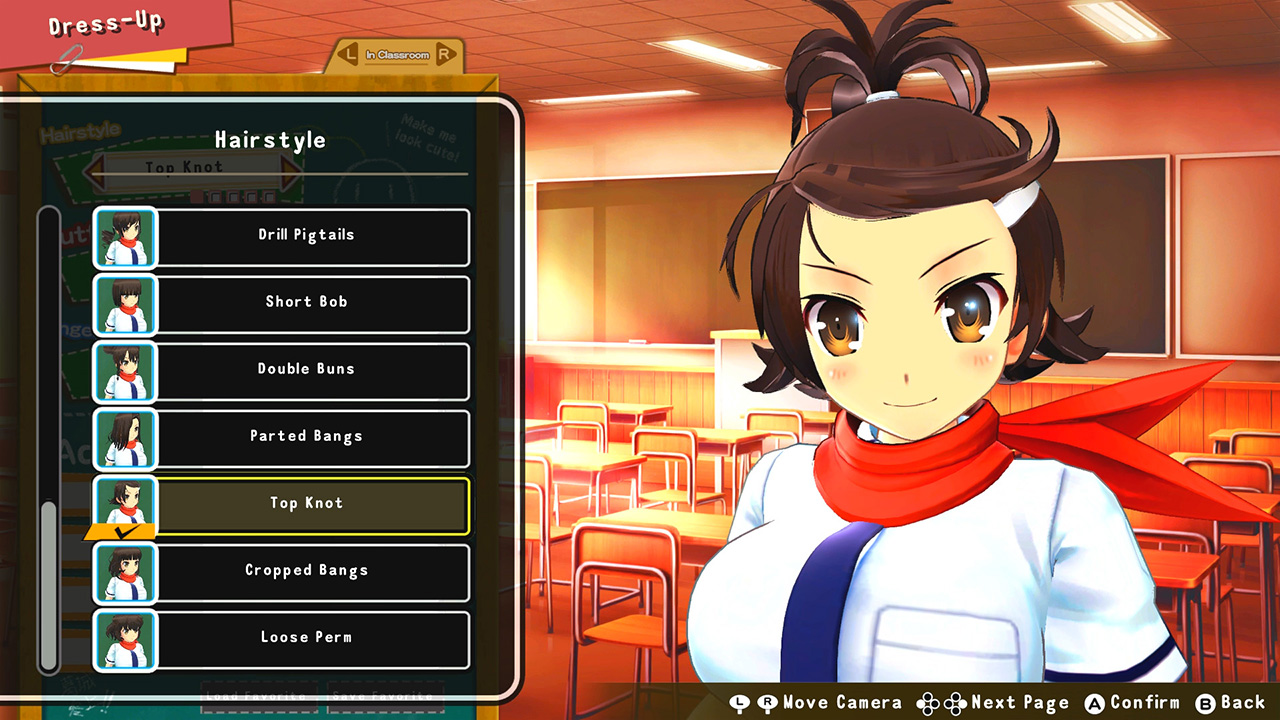Select the Loose Perm preview icon
Viewport: 1280px width, 720px height.
pyautogui.click(x=124, y=637)
